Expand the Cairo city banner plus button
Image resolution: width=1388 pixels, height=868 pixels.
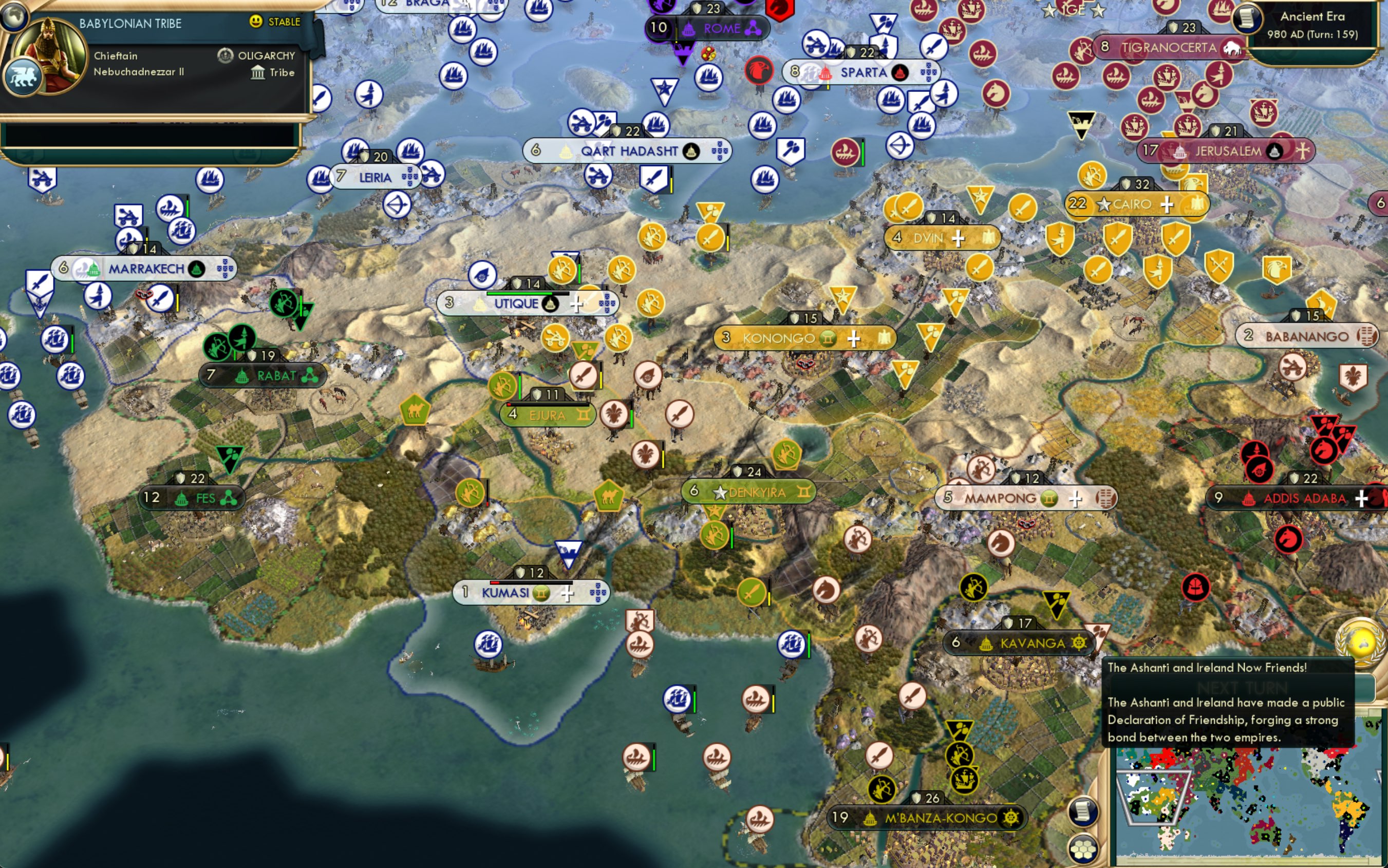tap(1169, 204)
